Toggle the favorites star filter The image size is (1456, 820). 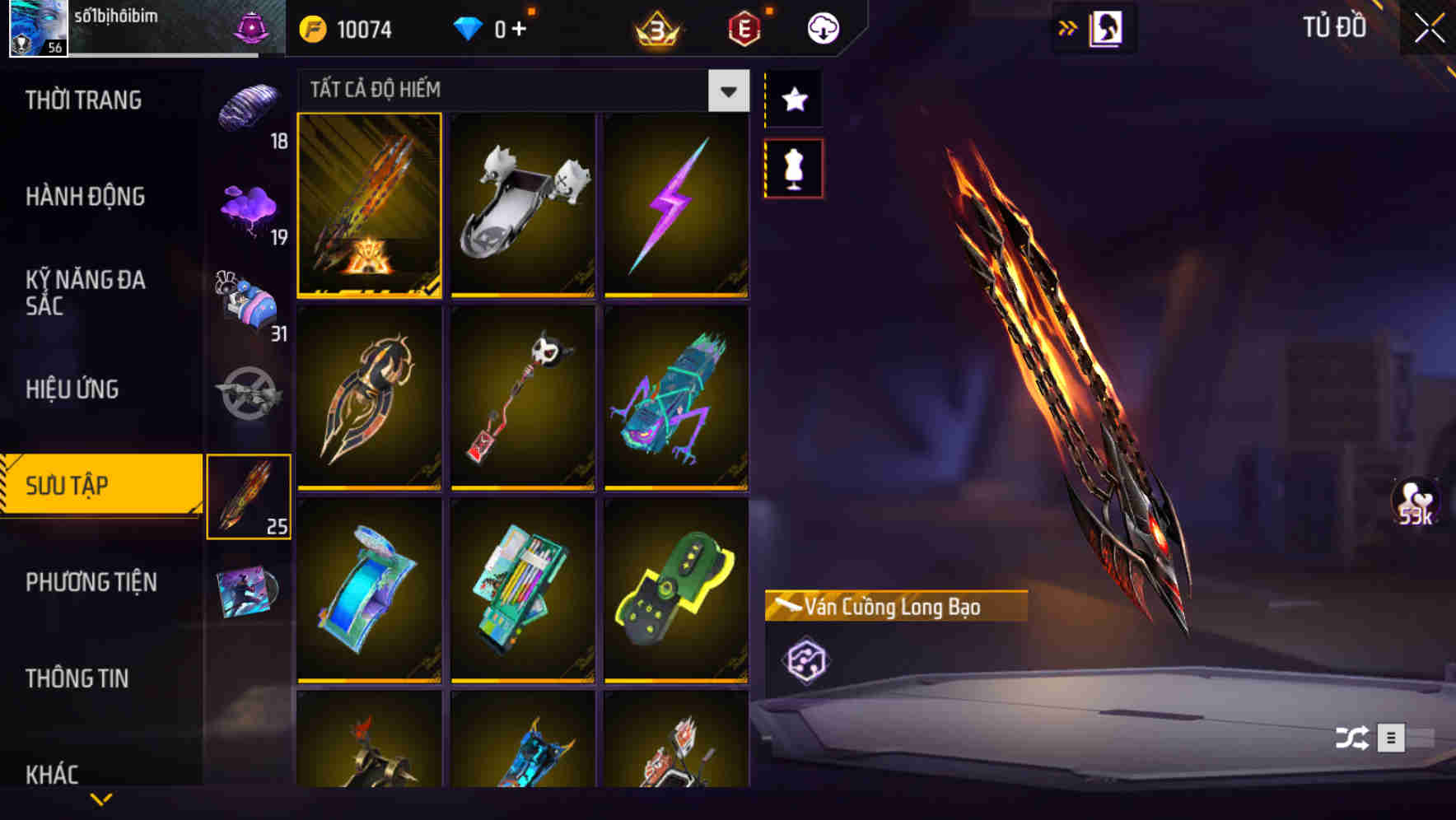click(793, 100)
